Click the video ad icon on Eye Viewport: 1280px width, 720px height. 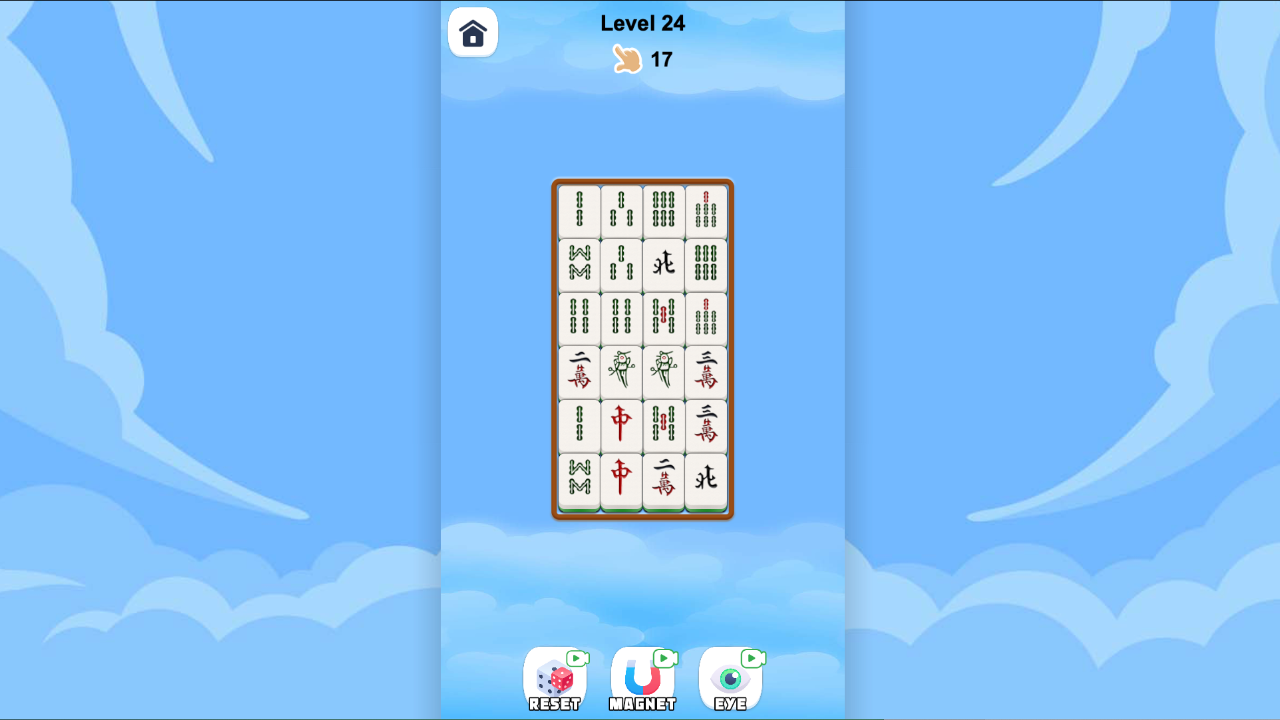click(751, 659)
